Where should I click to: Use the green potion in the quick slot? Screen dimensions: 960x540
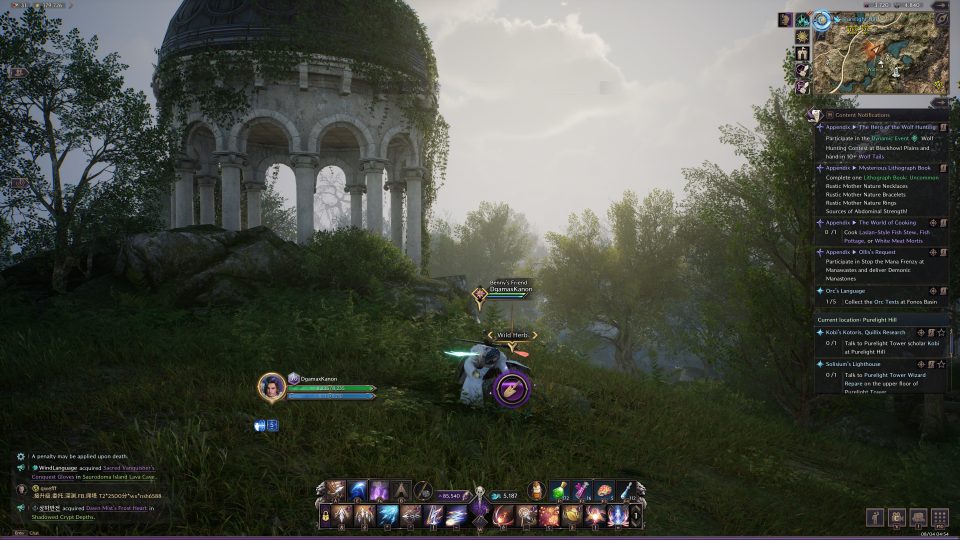[x=557, y=490]
